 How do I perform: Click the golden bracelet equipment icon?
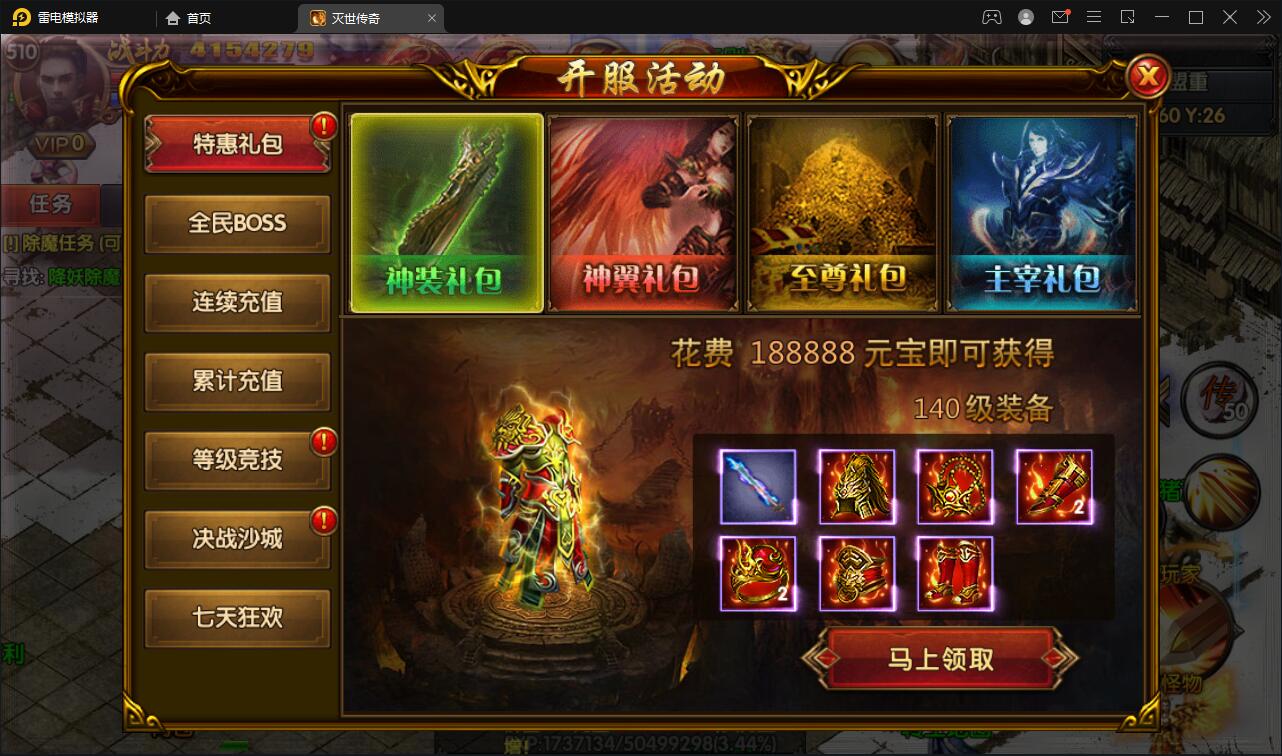click(x=857, y=575)
